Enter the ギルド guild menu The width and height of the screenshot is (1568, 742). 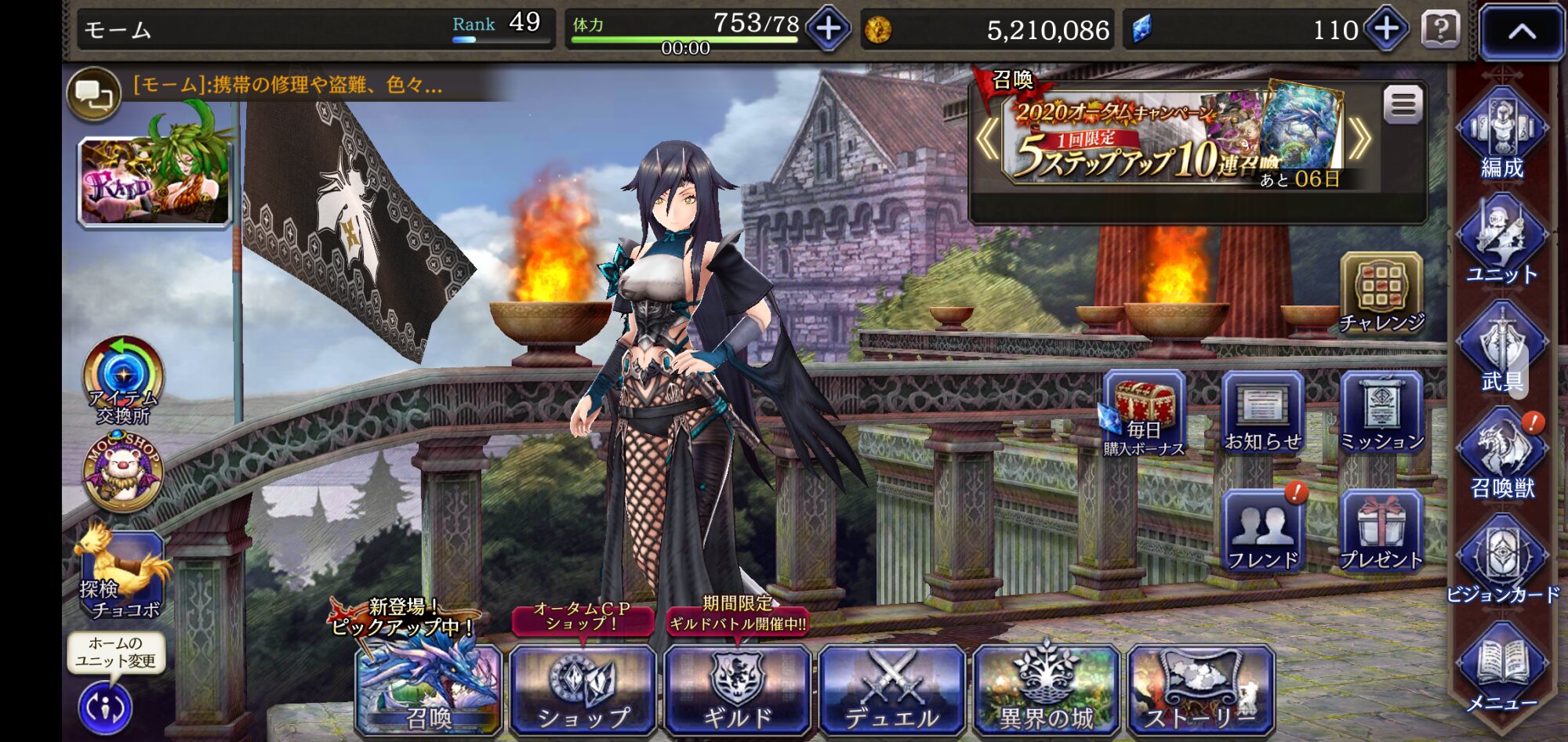[737, 689]
